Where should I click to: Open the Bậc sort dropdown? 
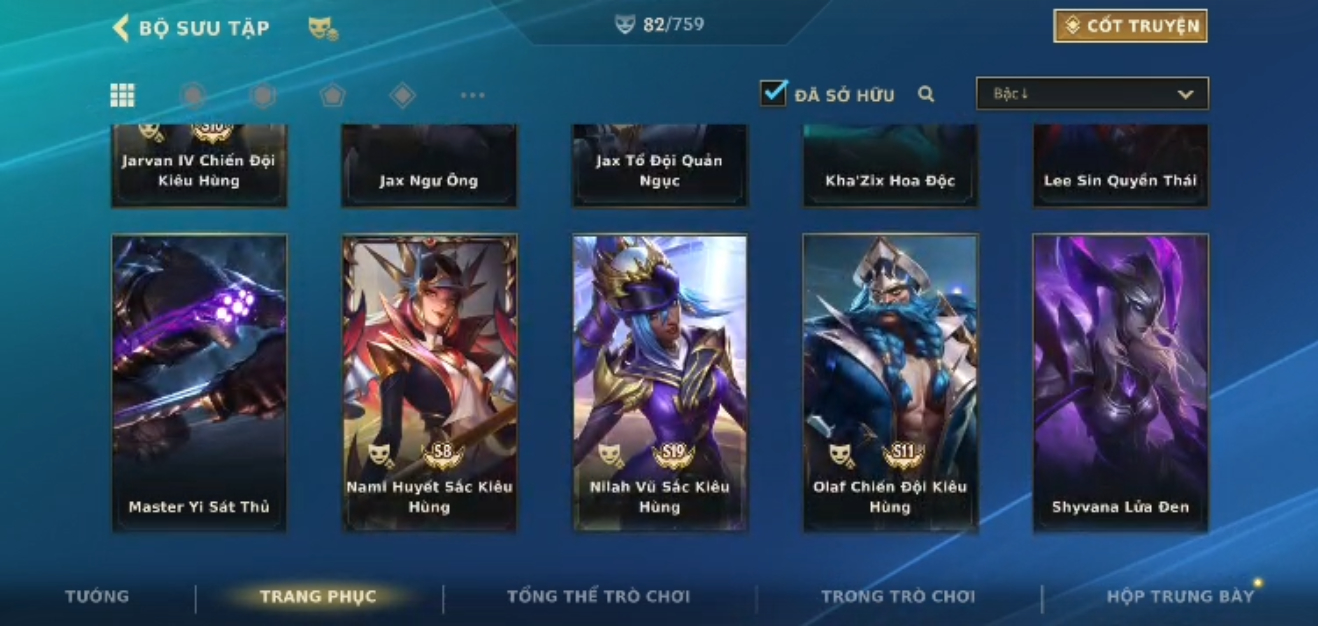tap(1092, 94)
